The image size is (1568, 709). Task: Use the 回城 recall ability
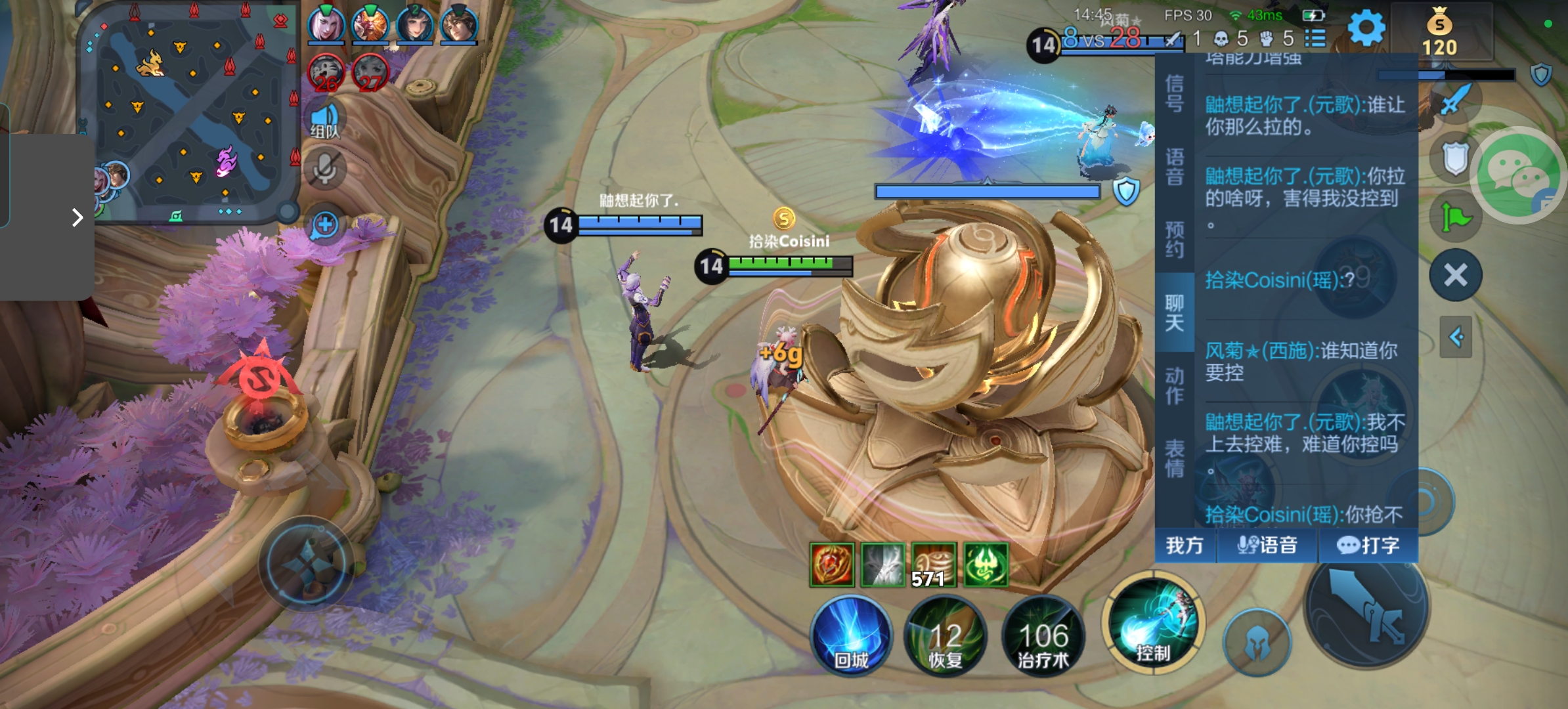(x=852, y=635)
